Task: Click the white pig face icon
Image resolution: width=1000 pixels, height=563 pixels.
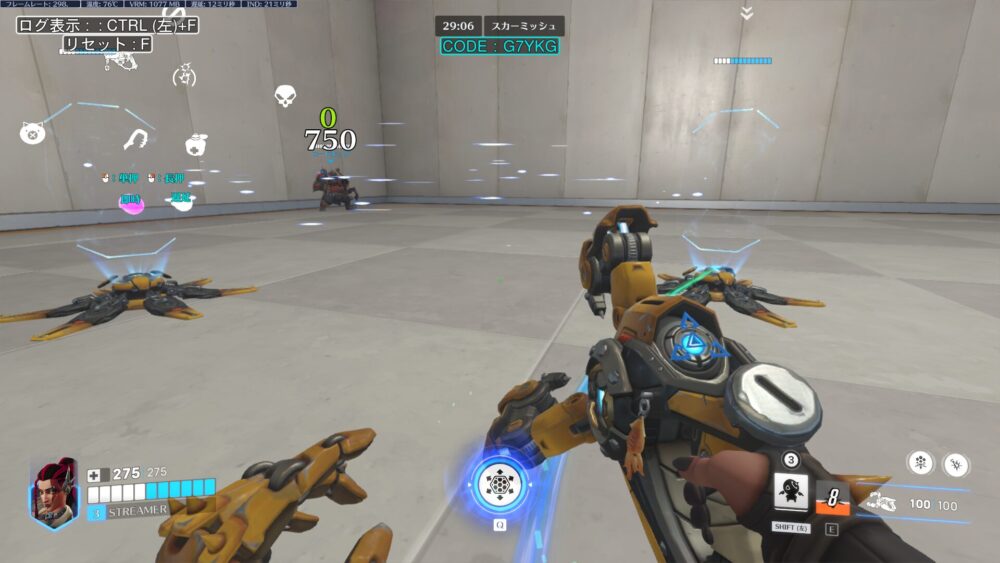Action: point(31,132)
